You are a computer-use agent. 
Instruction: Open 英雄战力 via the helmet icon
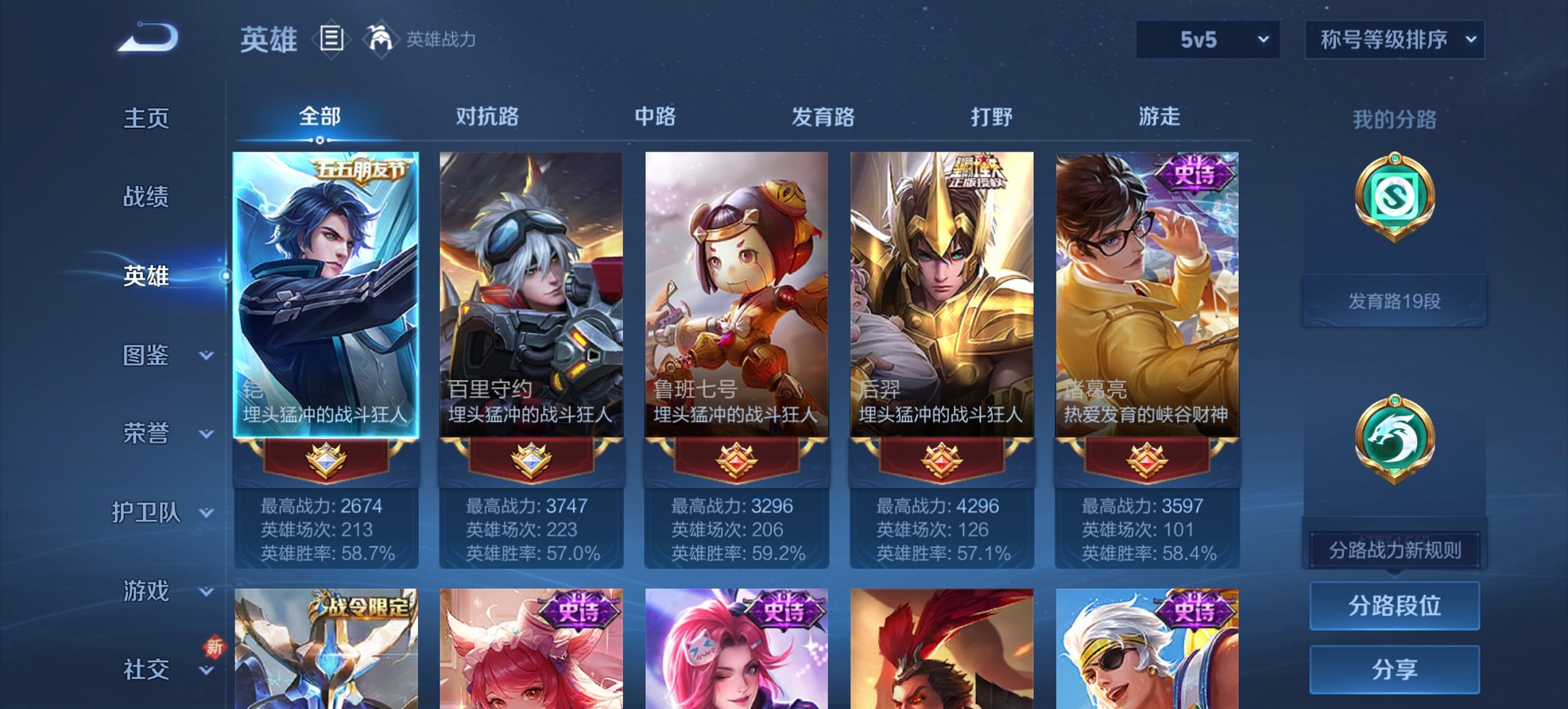[381, 40]
